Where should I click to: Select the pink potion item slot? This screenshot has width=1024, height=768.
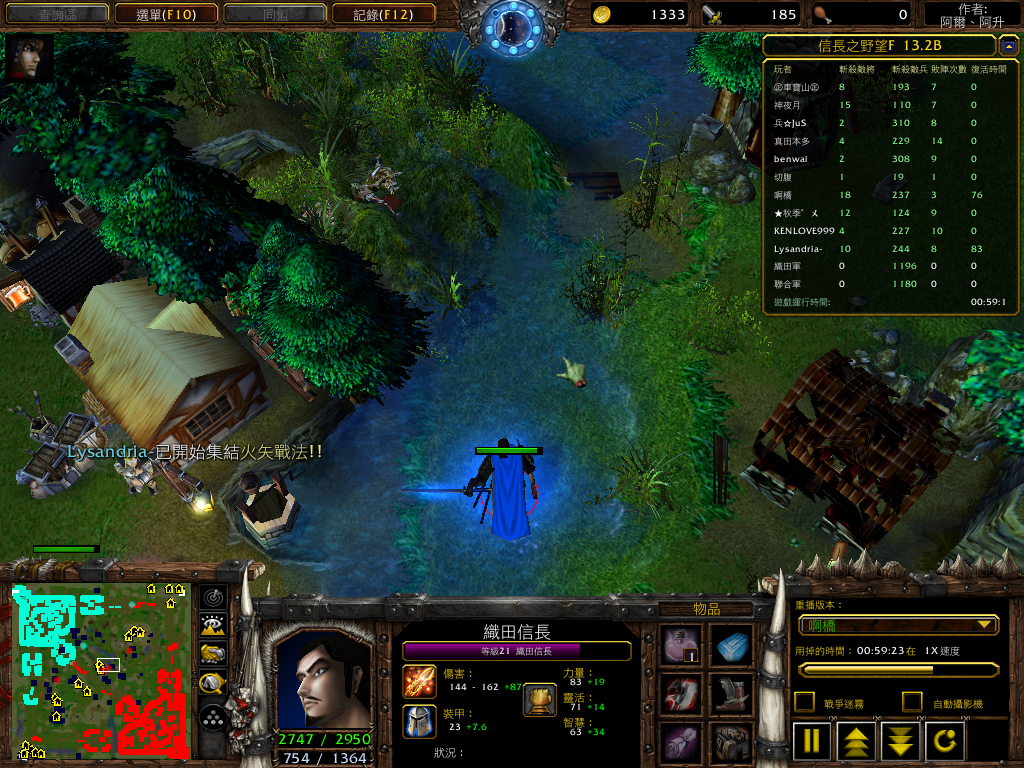(682, 645)
